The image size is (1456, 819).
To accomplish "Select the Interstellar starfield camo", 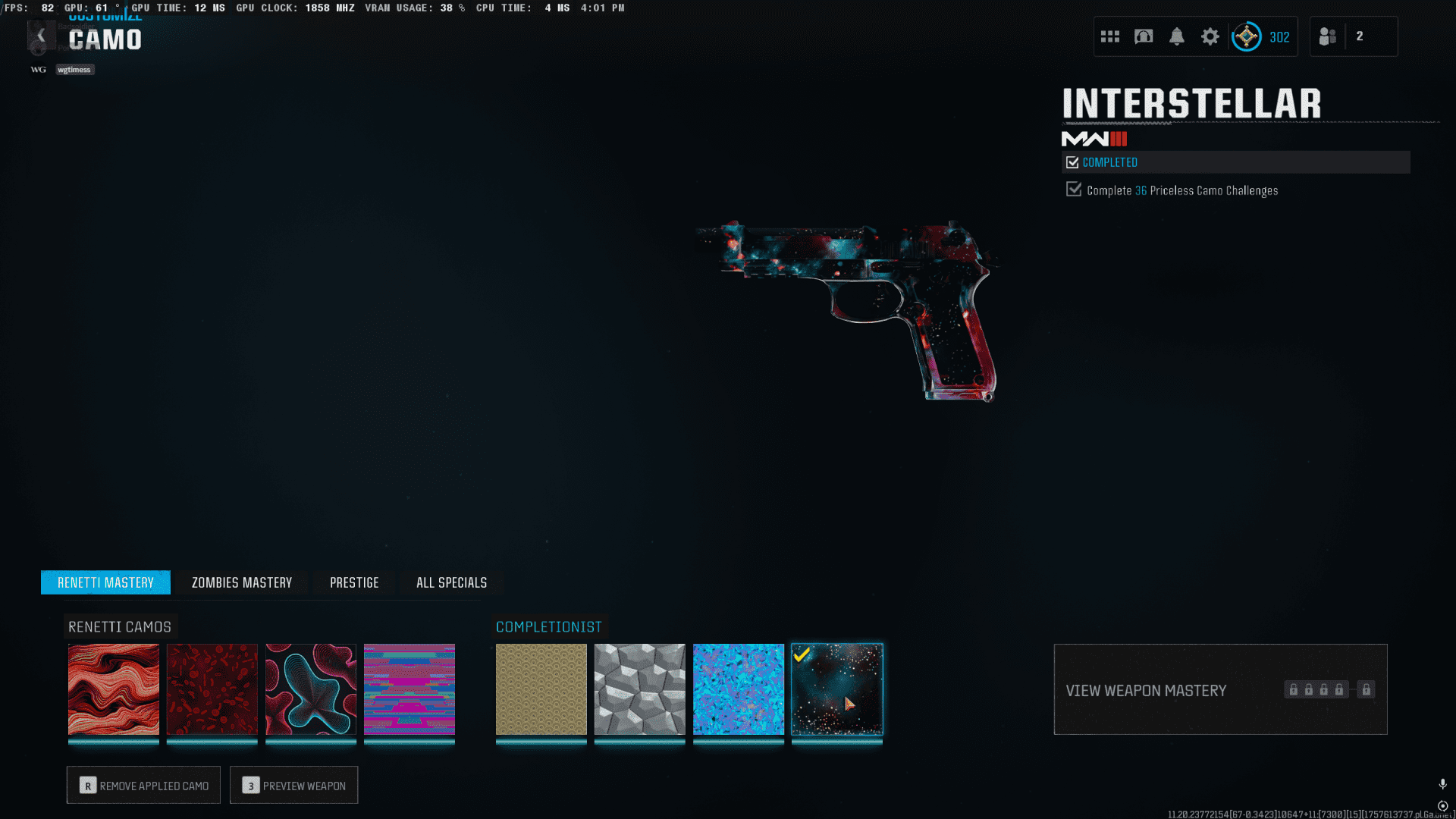I will point(837,689).
